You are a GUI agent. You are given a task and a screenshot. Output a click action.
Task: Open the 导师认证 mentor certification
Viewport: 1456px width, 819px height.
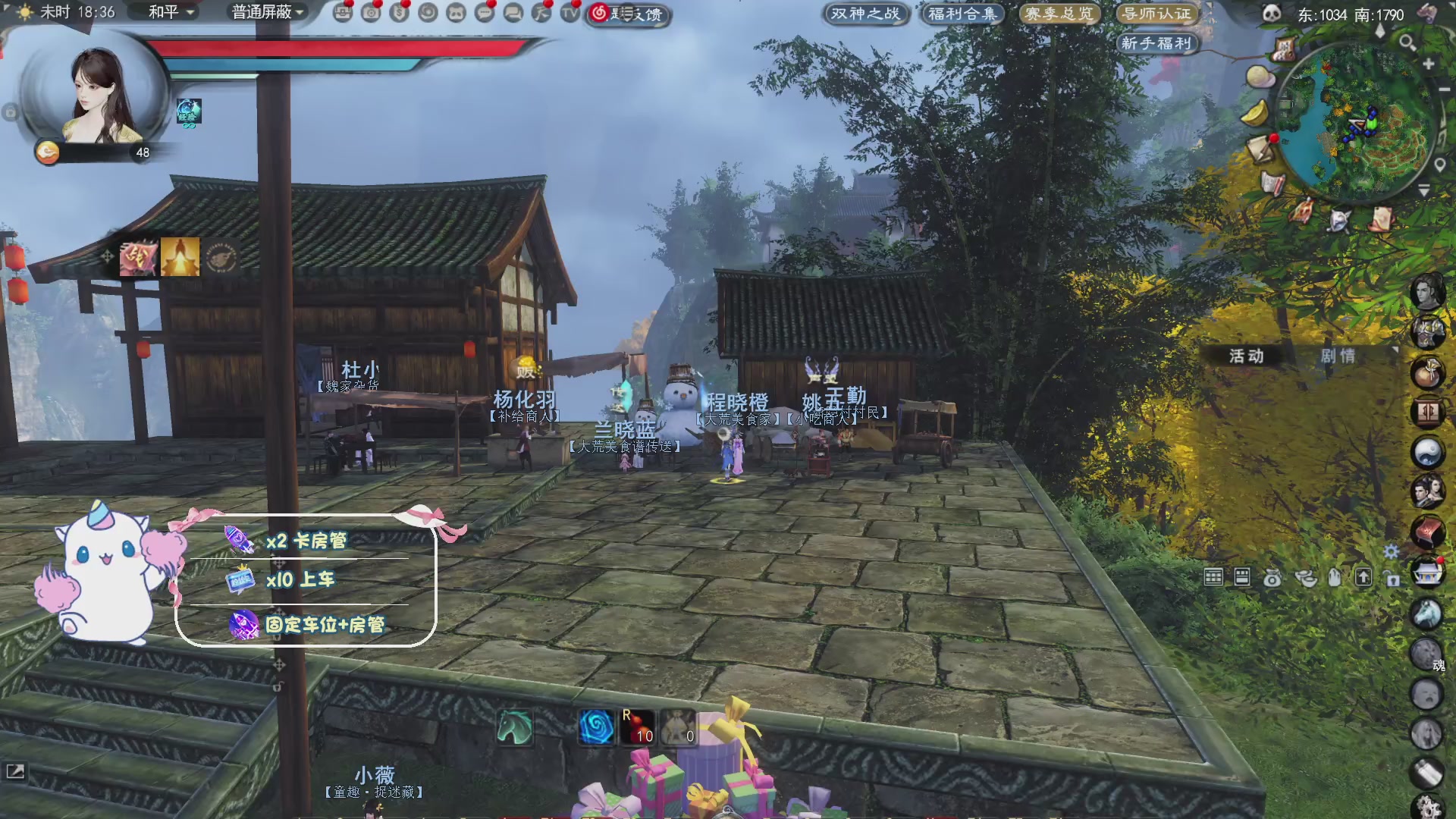click(x=1156, y=14)
